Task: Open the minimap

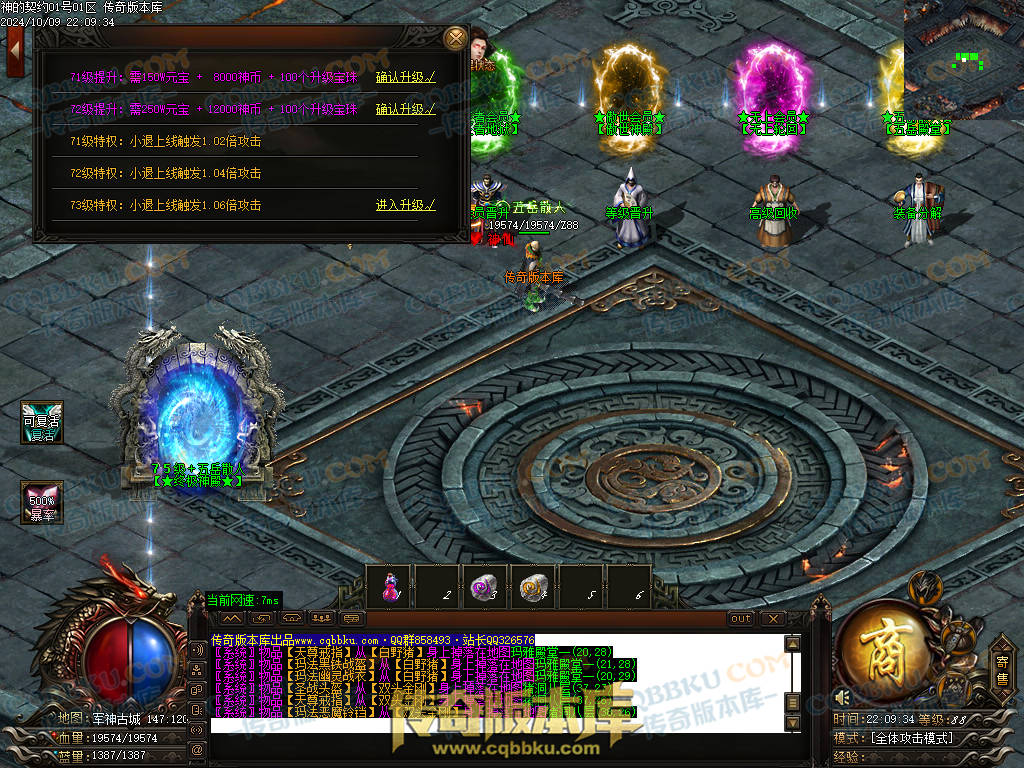Action: (x=963, y=59)
